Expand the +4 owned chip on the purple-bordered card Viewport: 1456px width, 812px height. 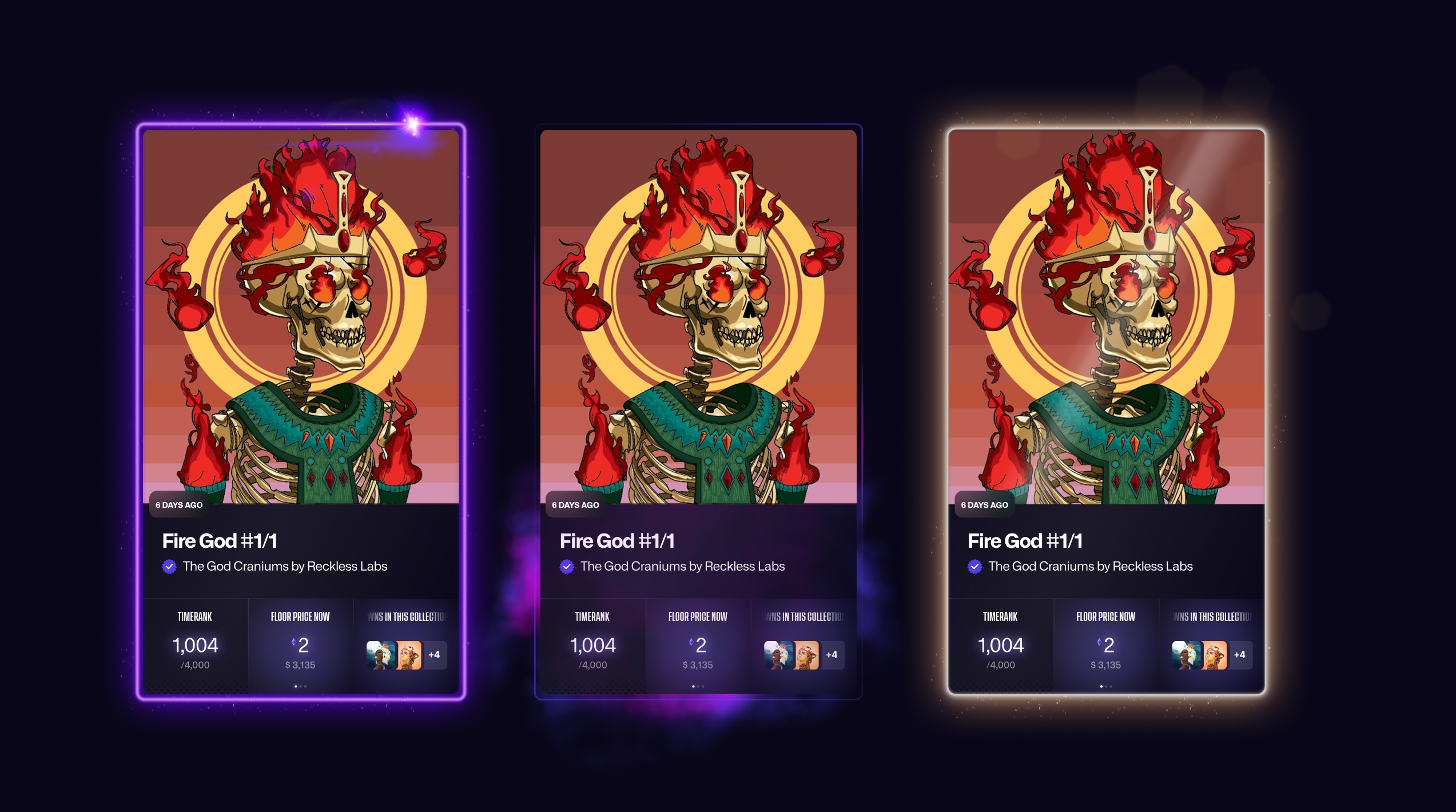coord(435,655)
